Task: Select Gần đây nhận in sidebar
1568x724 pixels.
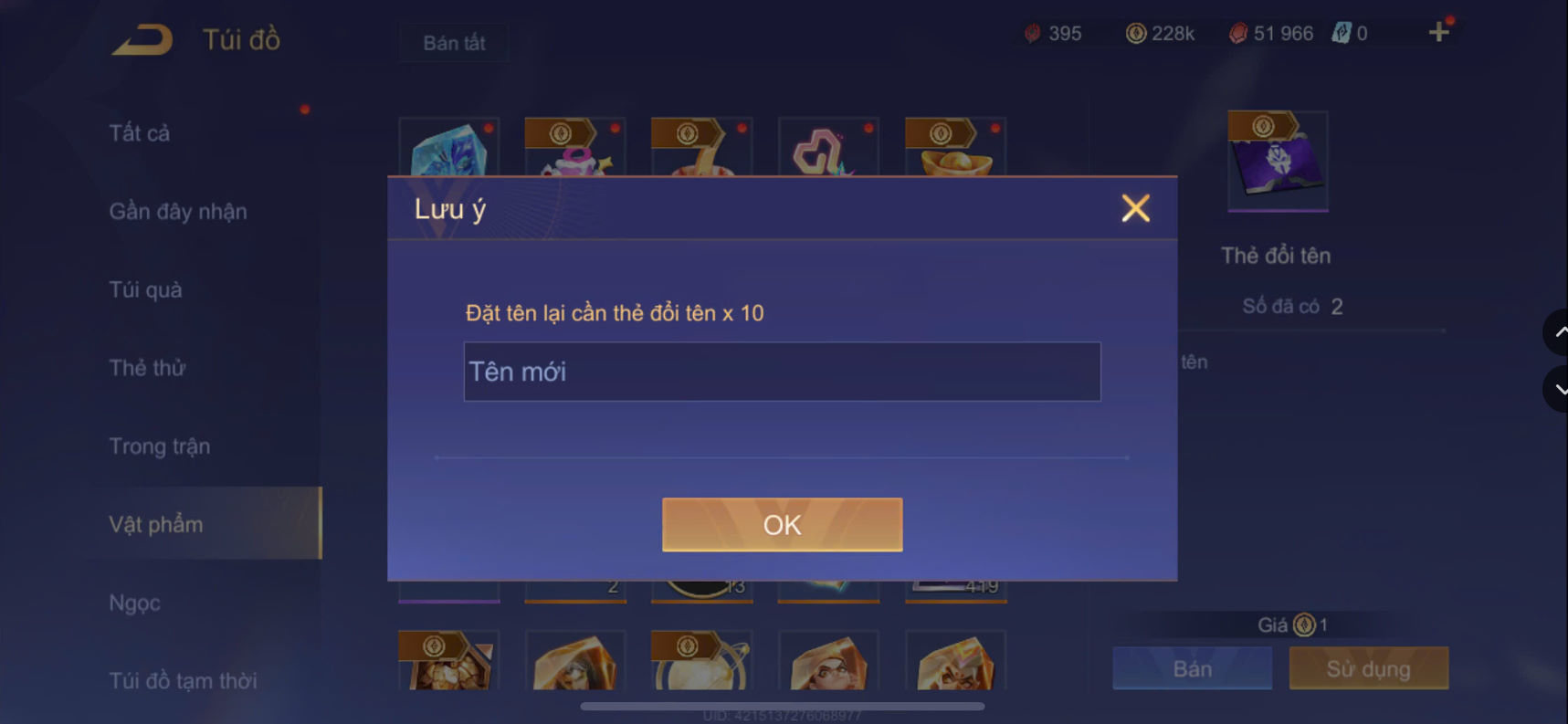Action: 177,211
